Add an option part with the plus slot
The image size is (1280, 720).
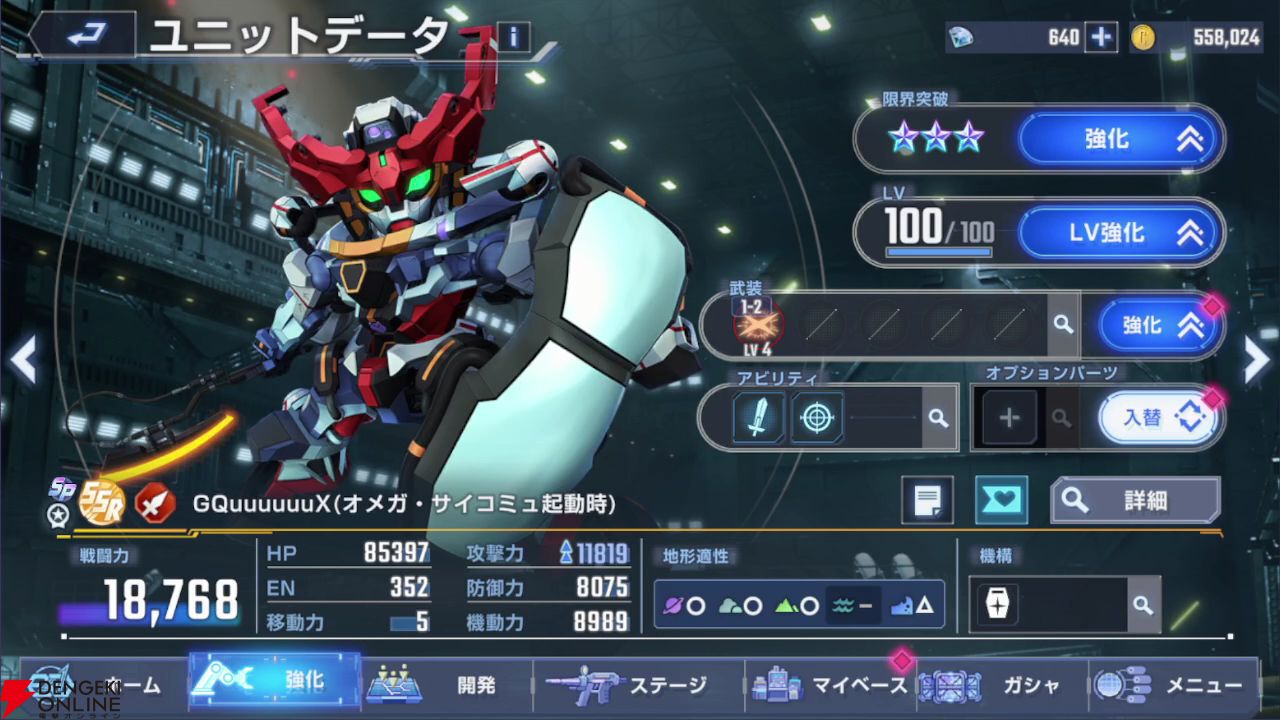[x=1009, y=417]
